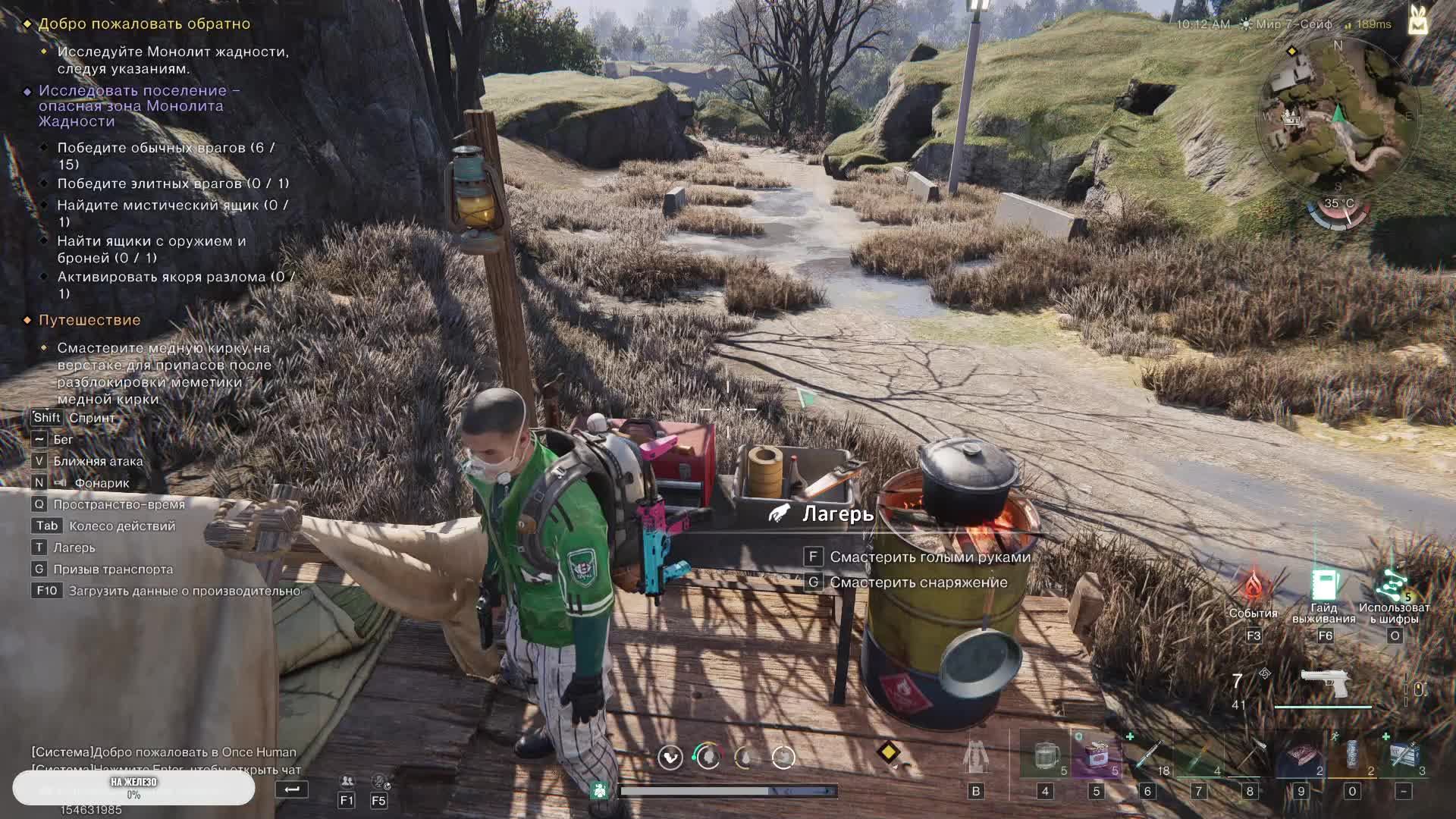Screen dimensions: 1456x819
Task: Select the green bottle hotbar slot
Action: click(x=1199, y=755)
